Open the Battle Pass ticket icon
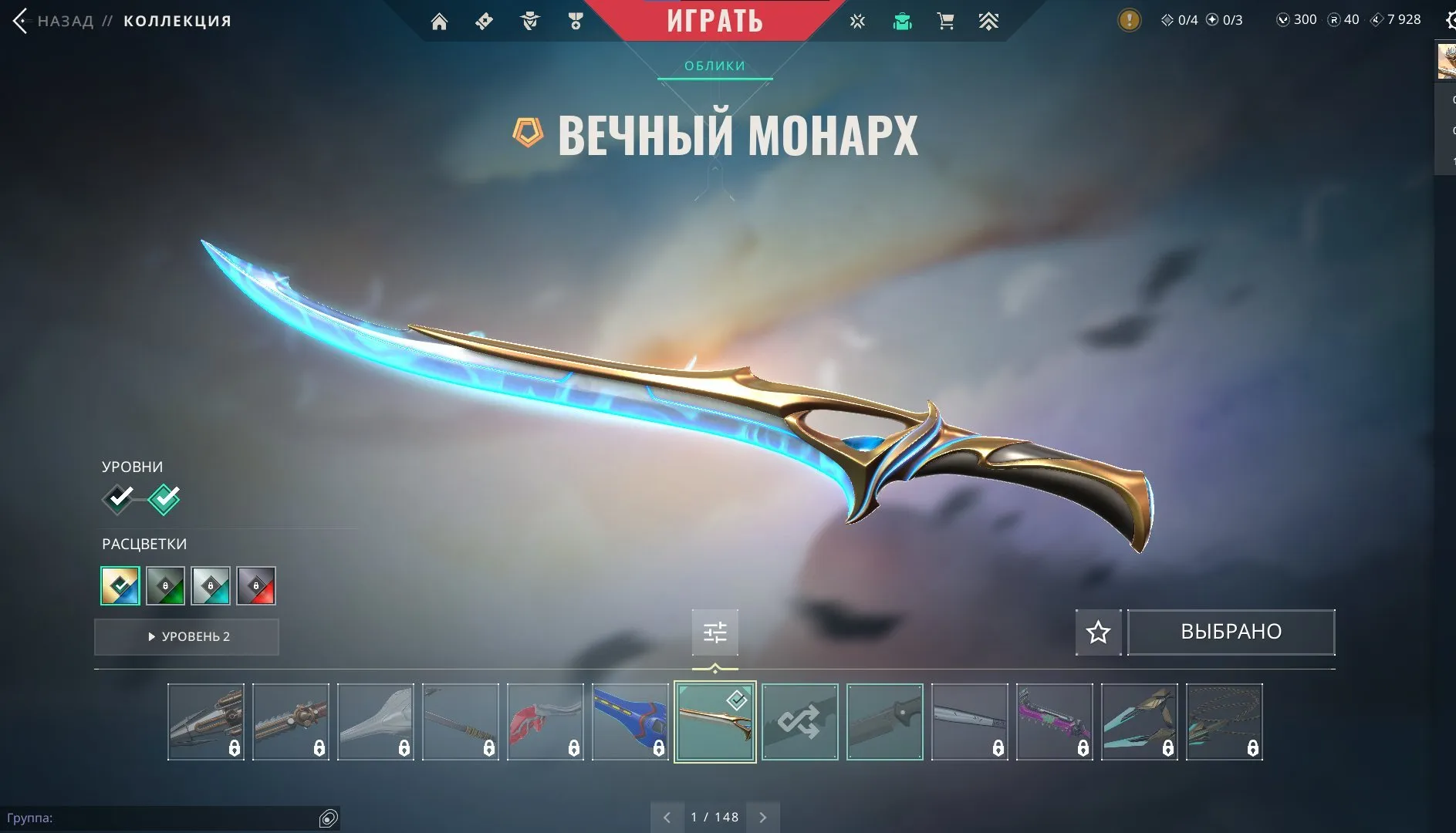Viewport: 1456px width, 833px height. 485,21
